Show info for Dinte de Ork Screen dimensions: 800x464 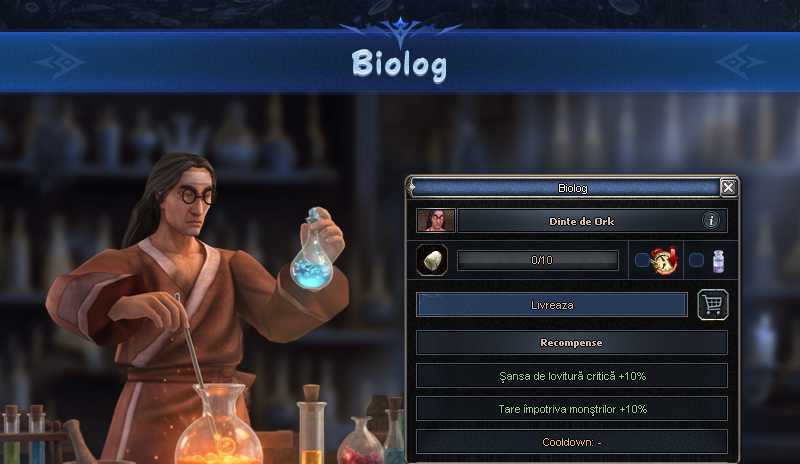pyautogui.click(x=711, y=220)
